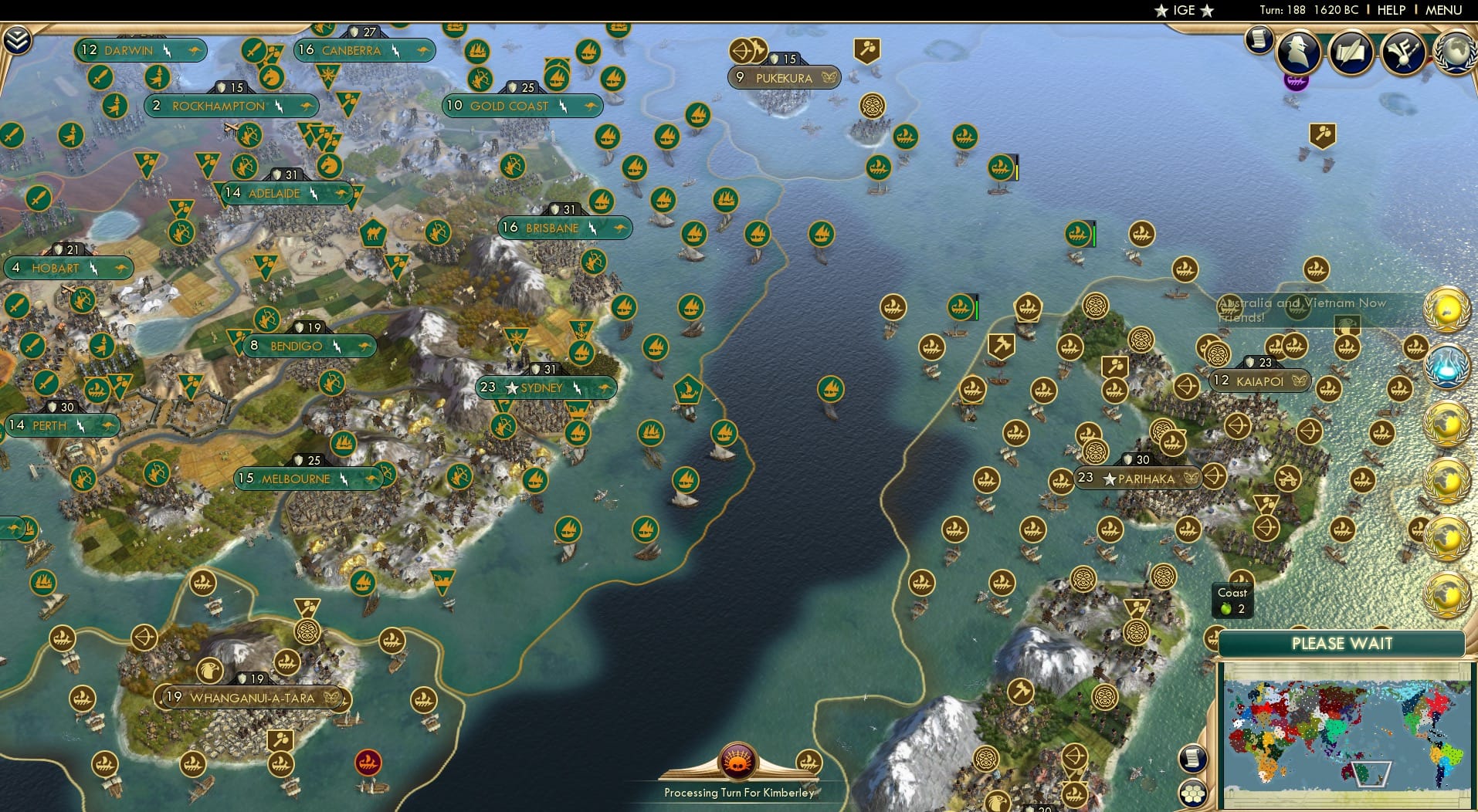Open HELP from the top bar
This screenshot has height=812, width=1478.
(x=1392, y=10)
